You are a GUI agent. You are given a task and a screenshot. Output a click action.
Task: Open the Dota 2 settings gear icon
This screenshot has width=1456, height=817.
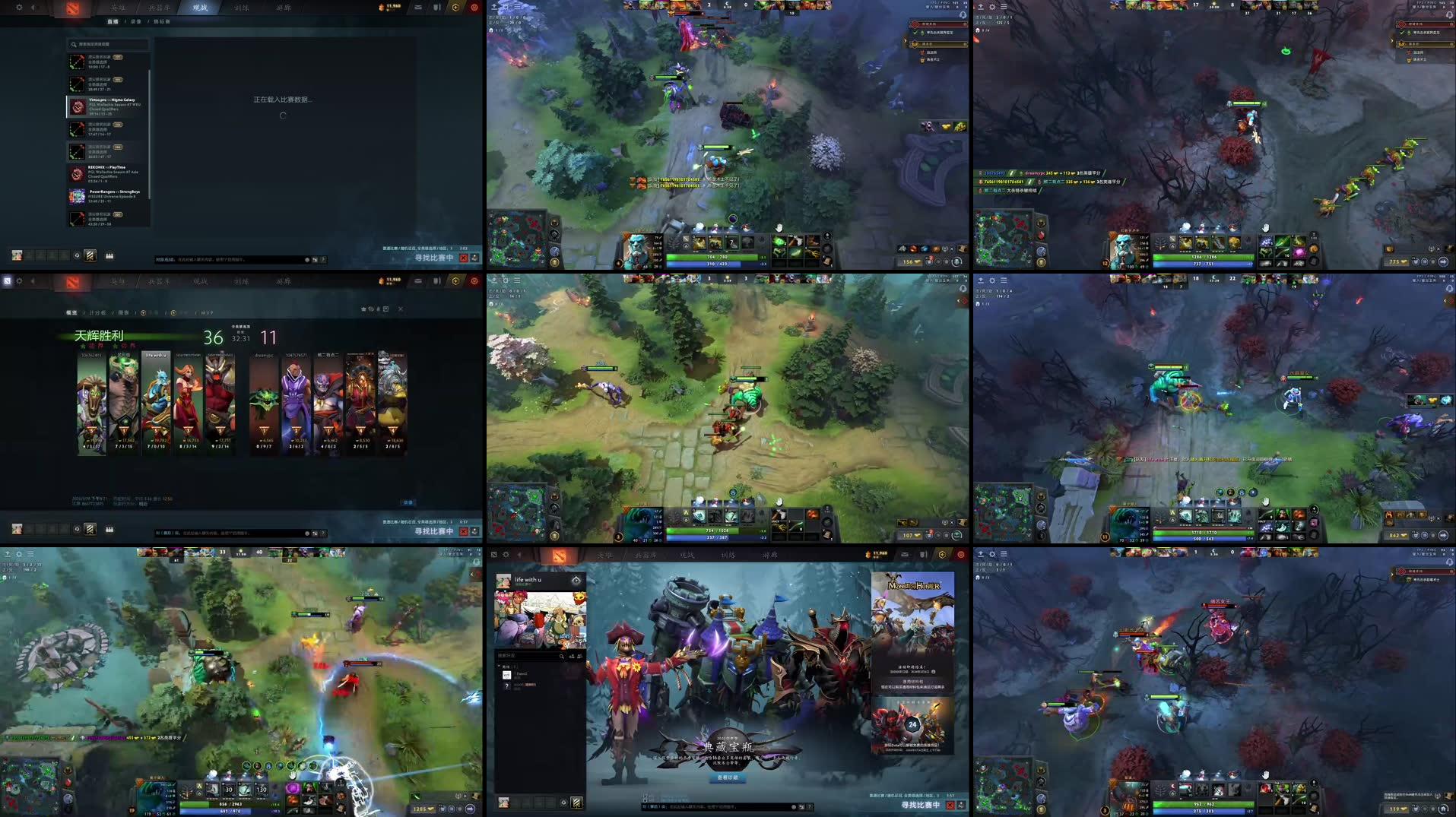pyautogui.click(x=18, y=8)
